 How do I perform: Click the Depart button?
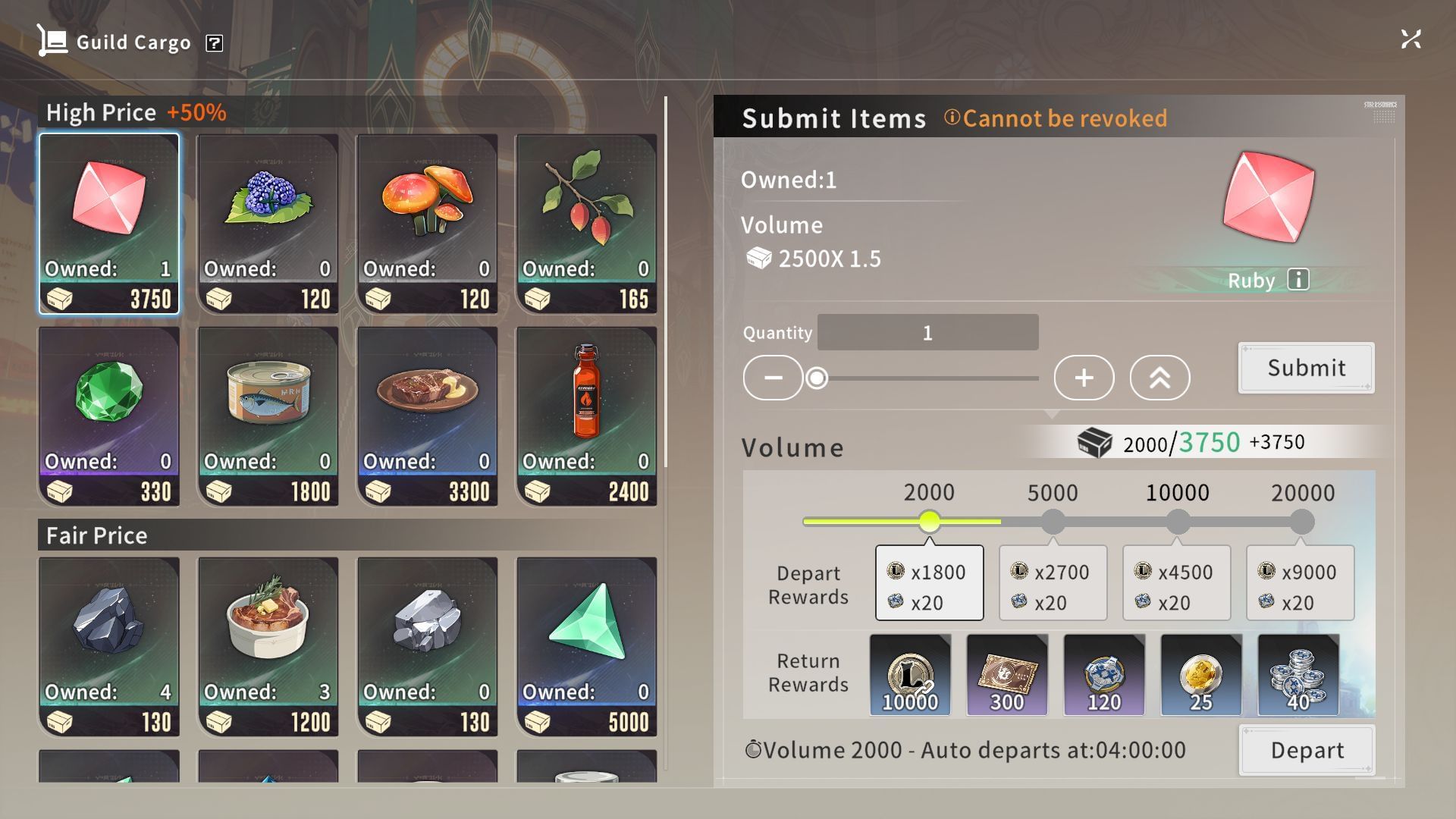tap(1307, 750)
